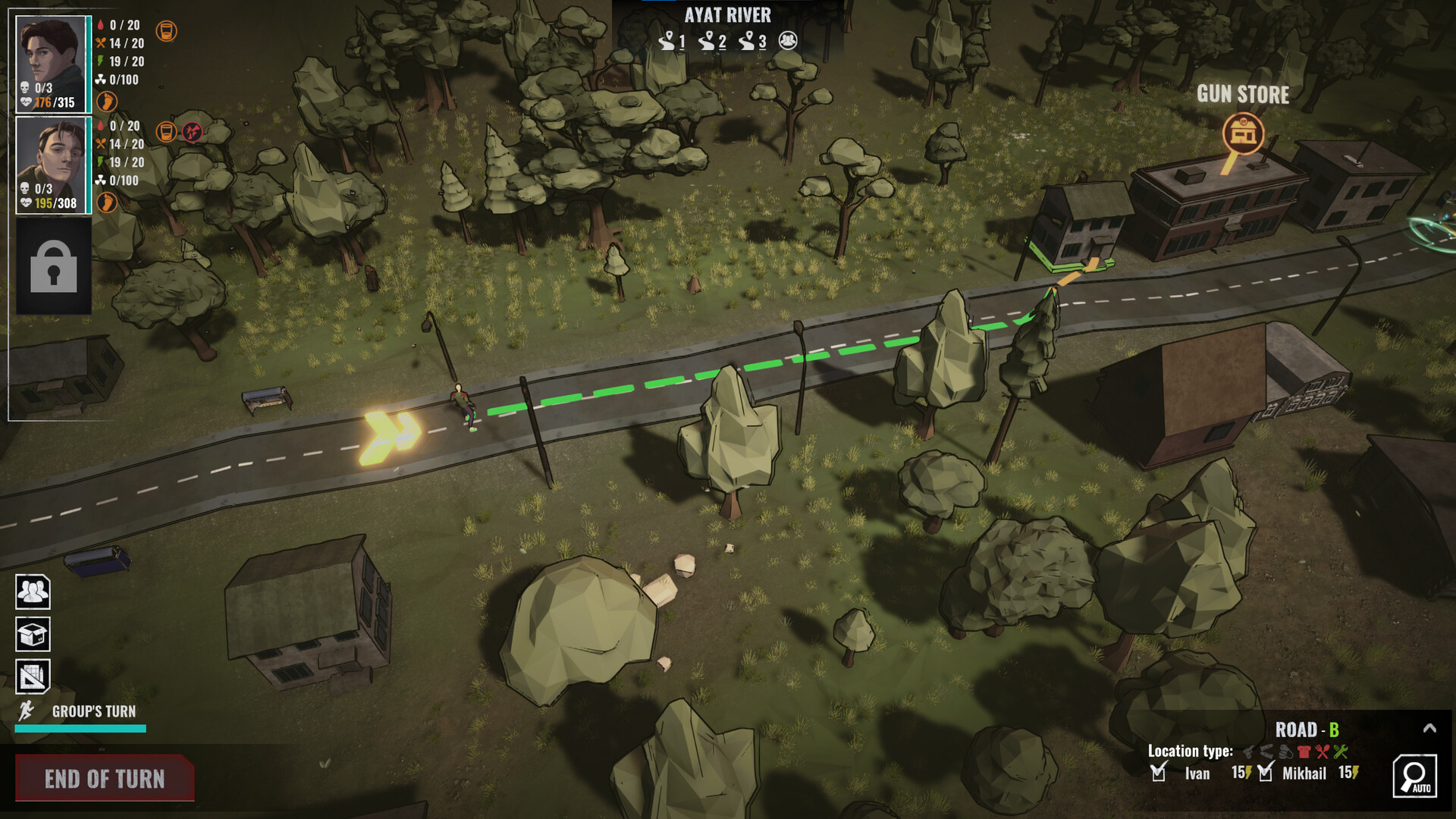Open the group members panel icon
This screenshot has width=1456, height=819.
tap(33, 591)
